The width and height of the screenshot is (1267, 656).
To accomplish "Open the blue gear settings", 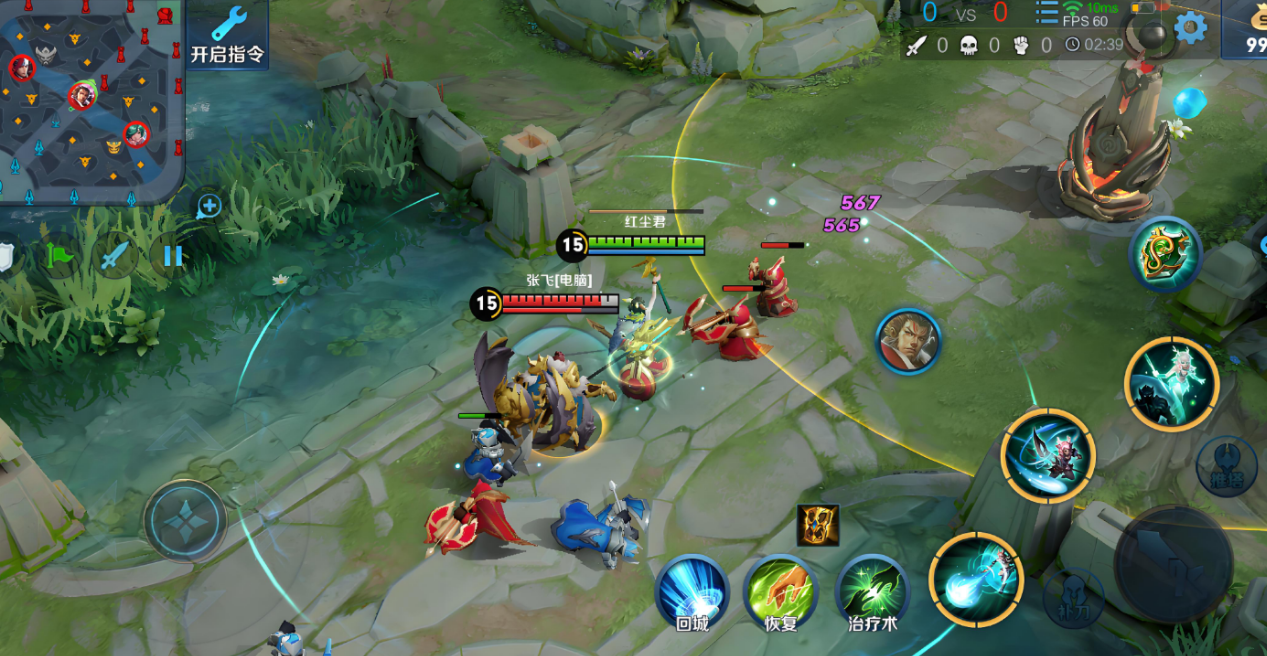I will pyautogui.click(x=1190, y=27).
